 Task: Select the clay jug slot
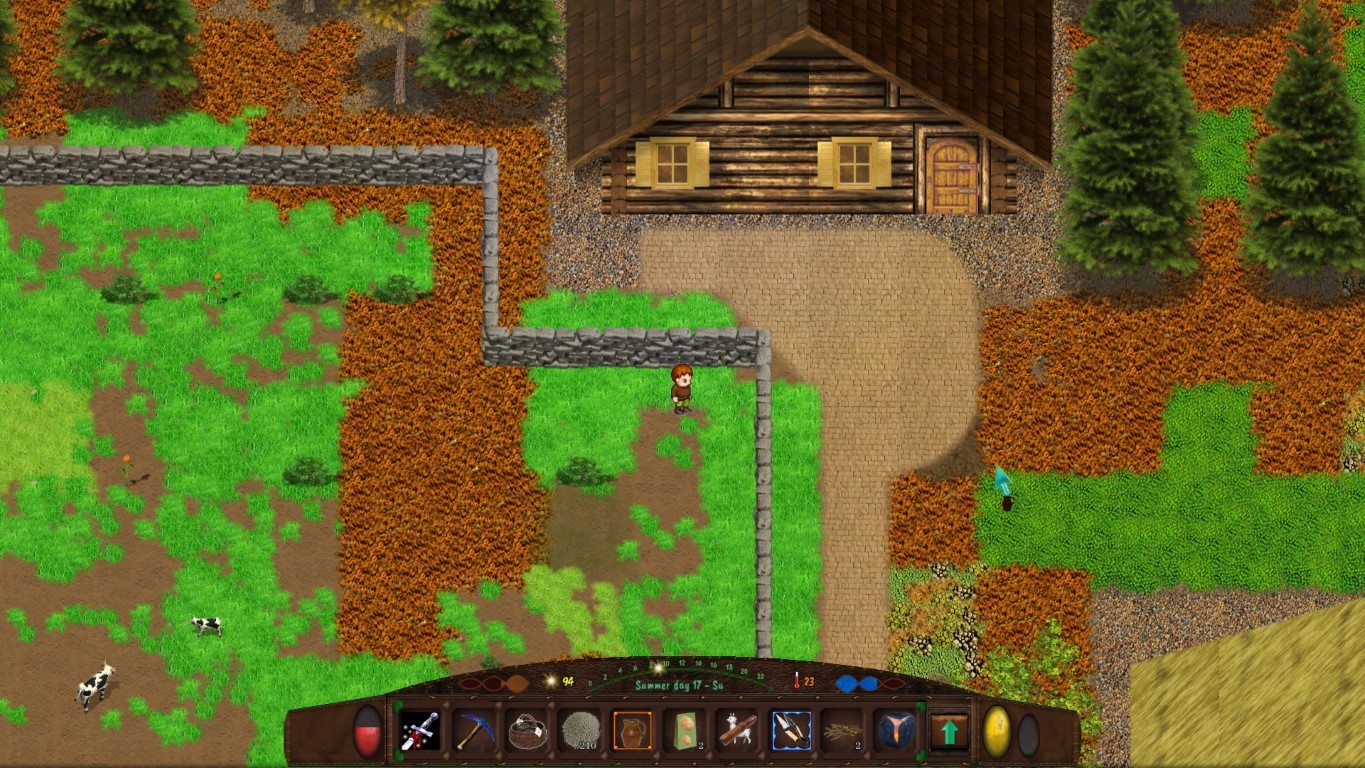click(632, 731)
